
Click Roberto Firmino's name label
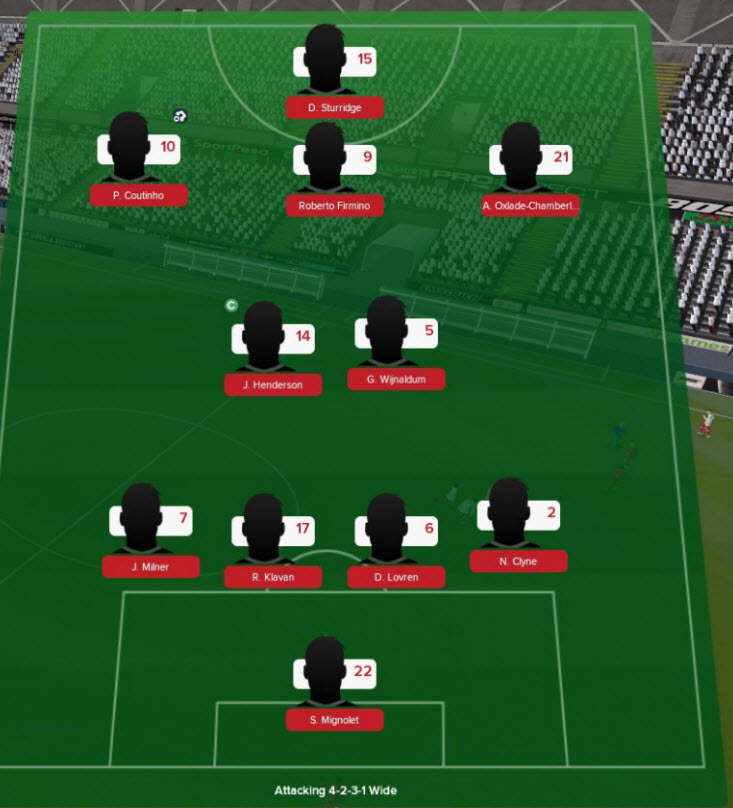point(334,207)
